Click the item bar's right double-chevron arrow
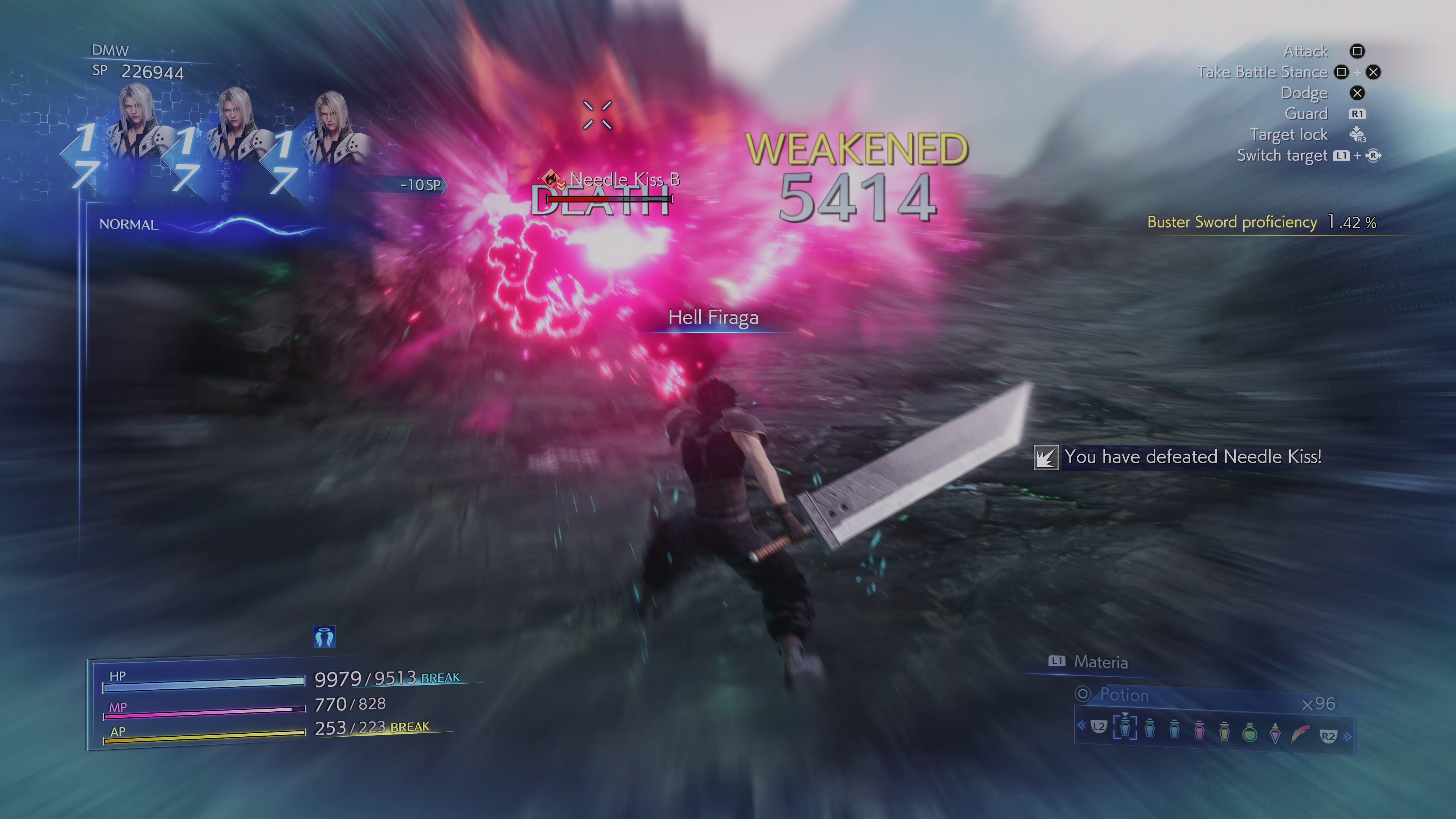This screenshot has height=819, width=1456. point(1348,736)
